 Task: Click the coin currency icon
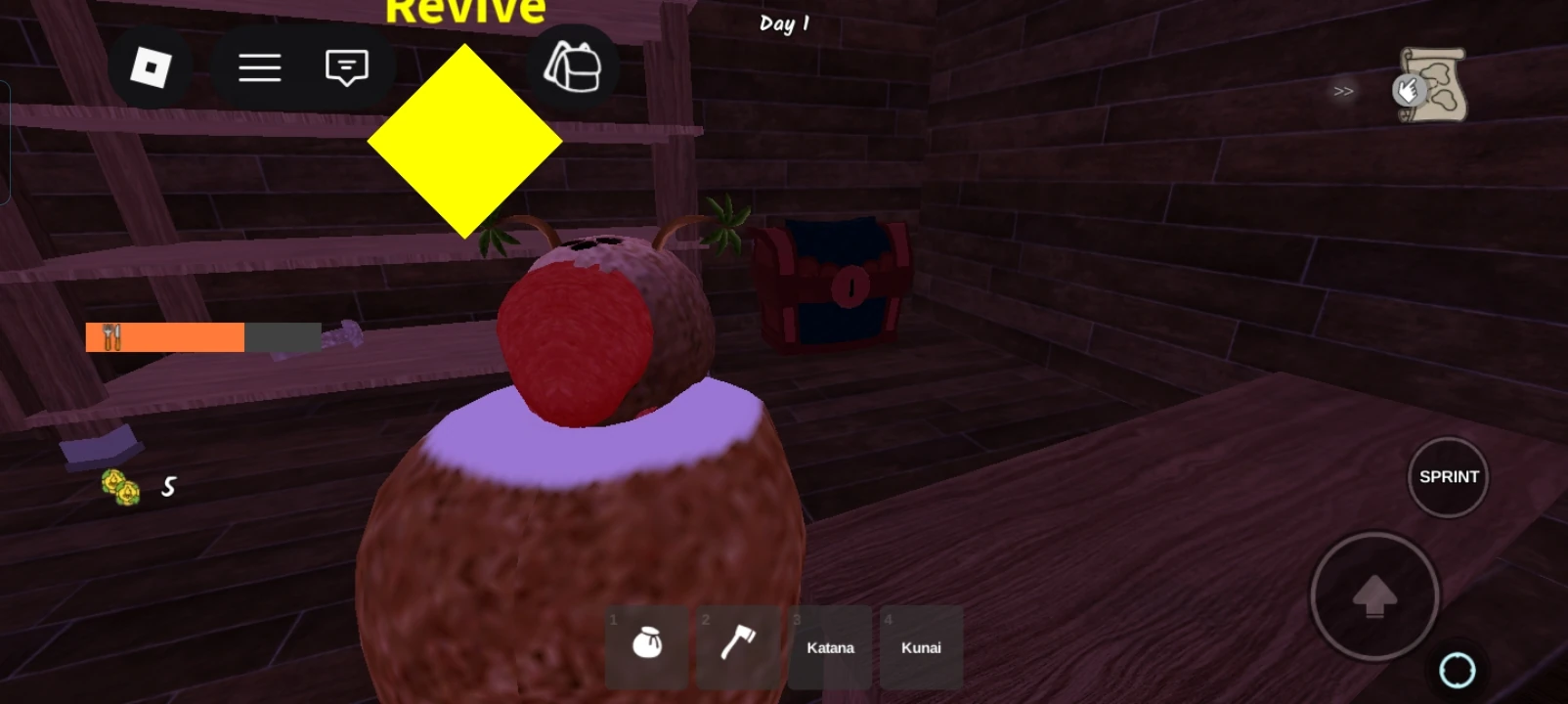point(117,486)
